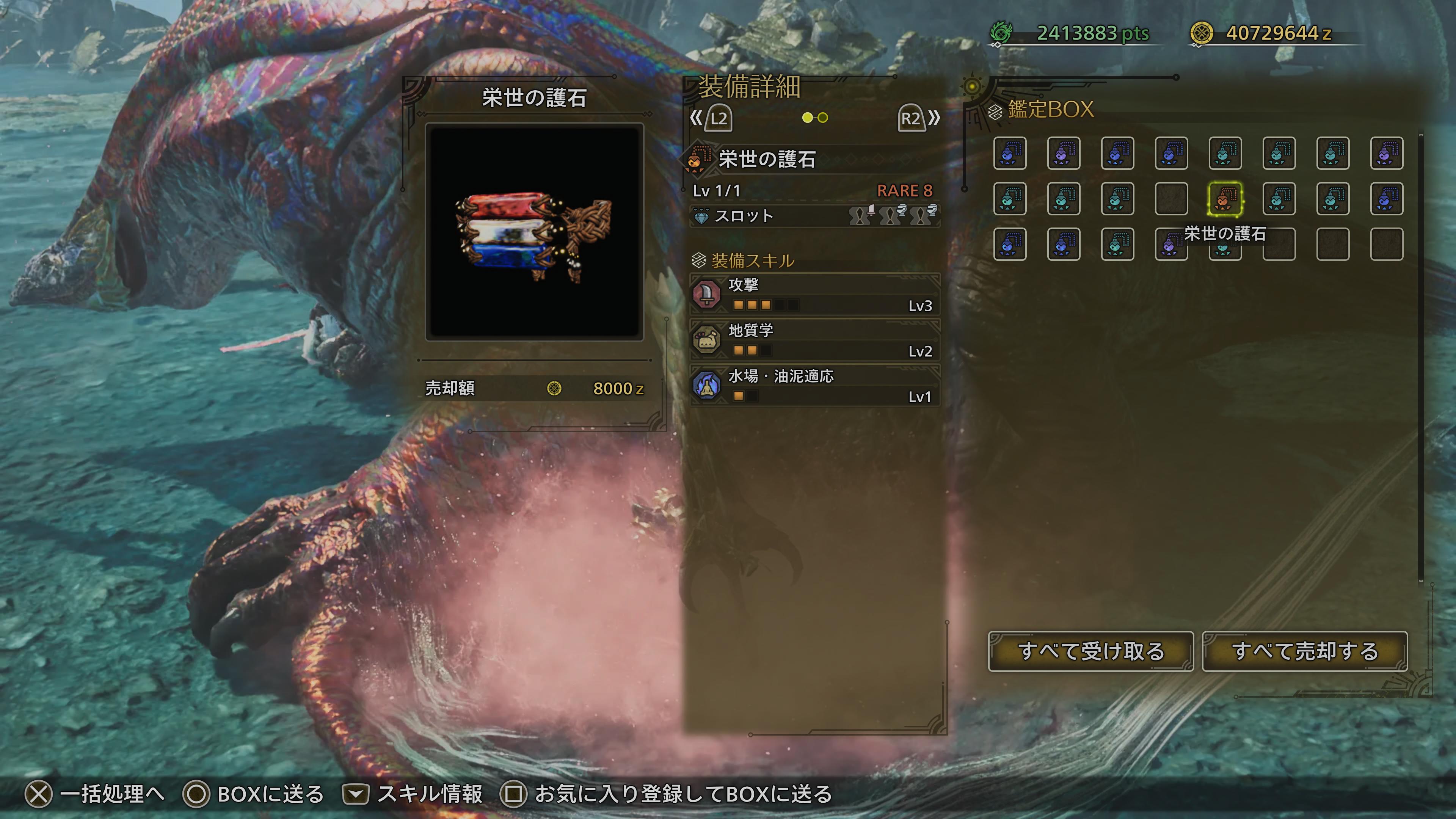Click the 栄世の護石 preview image
The height and width of the screenshot is (819, 1456).
[534, 232]
